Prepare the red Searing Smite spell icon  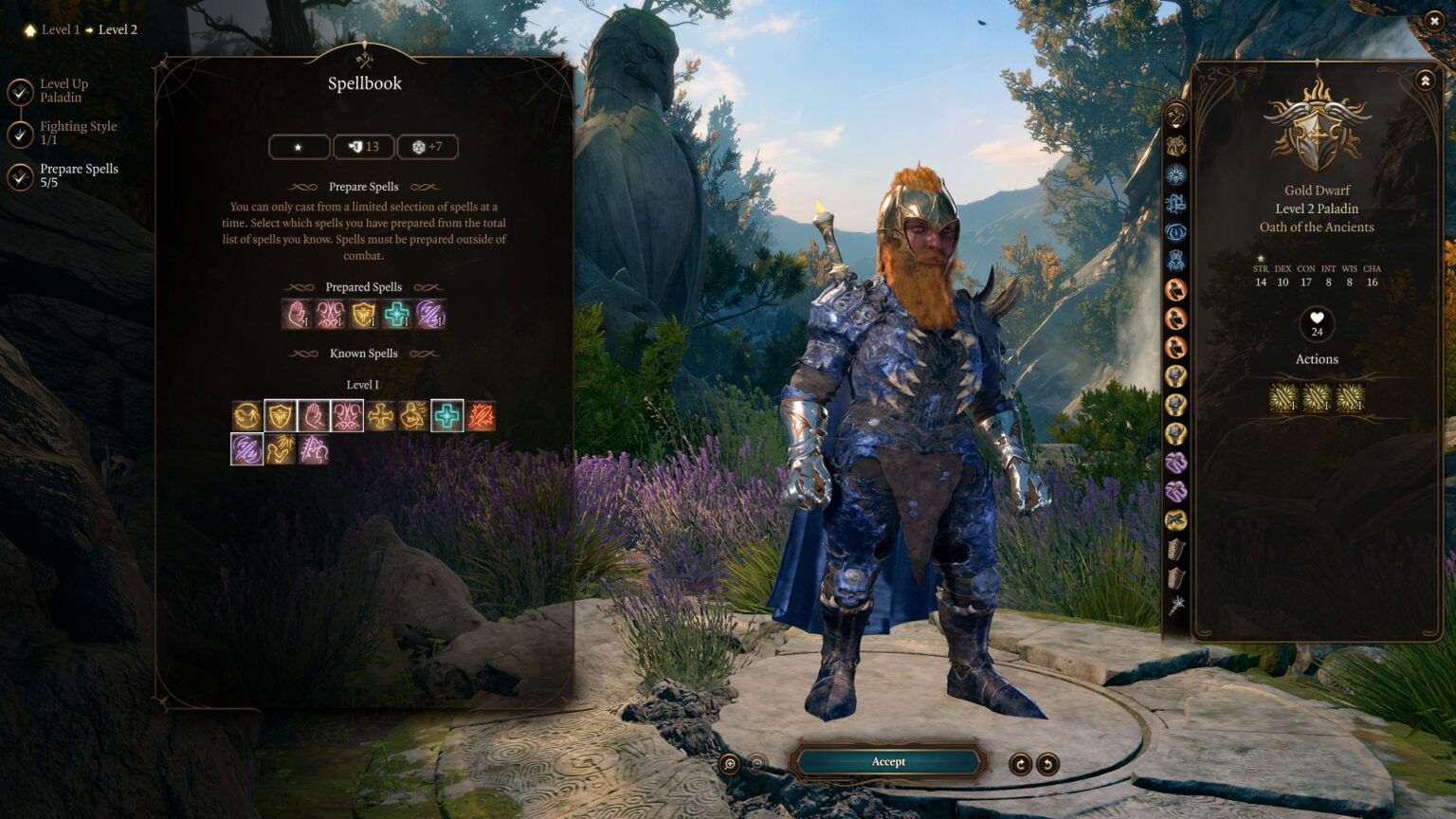tap(482, 414)
